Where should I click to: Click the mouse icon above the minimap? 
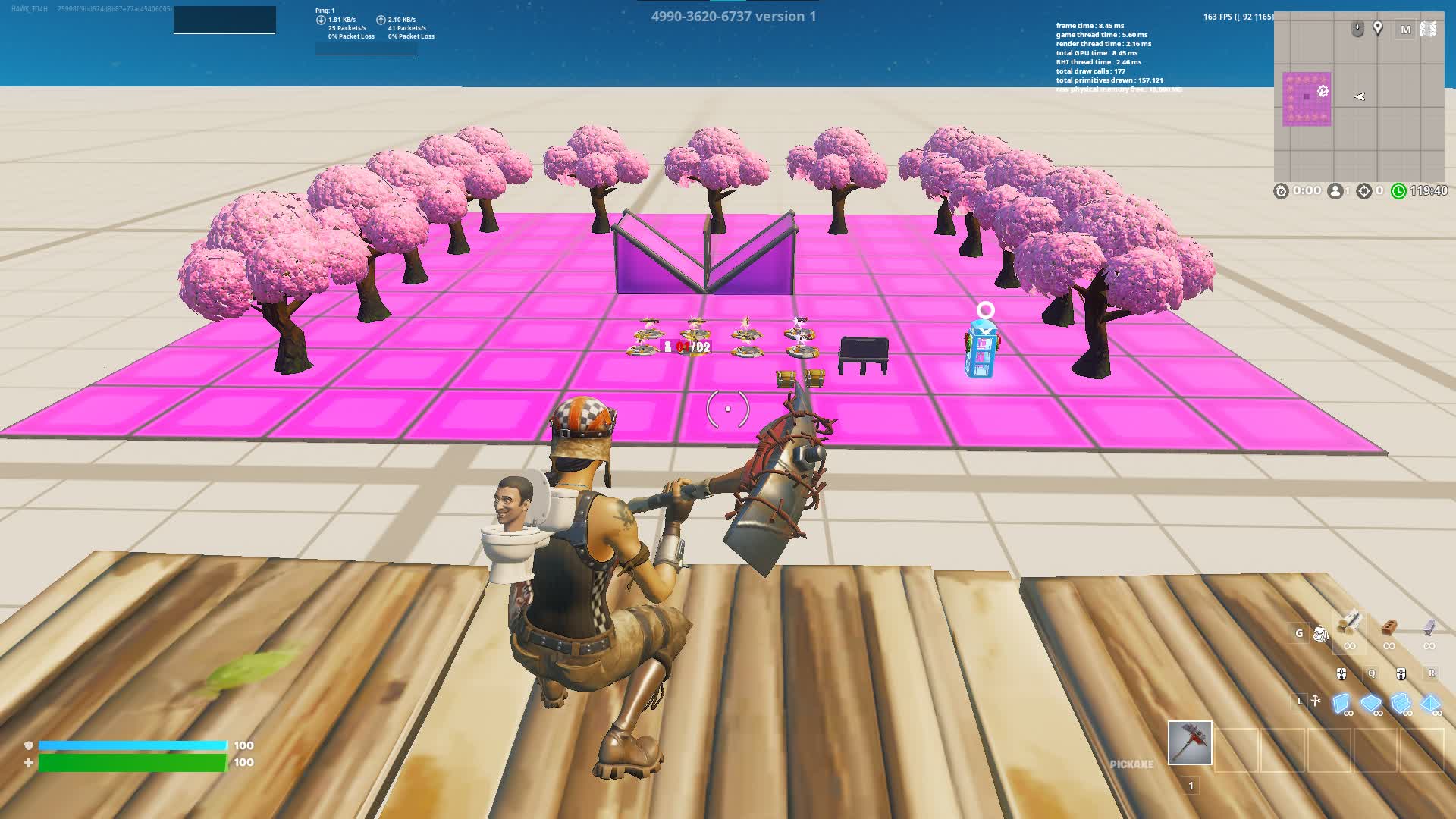tap(1357, 30)
